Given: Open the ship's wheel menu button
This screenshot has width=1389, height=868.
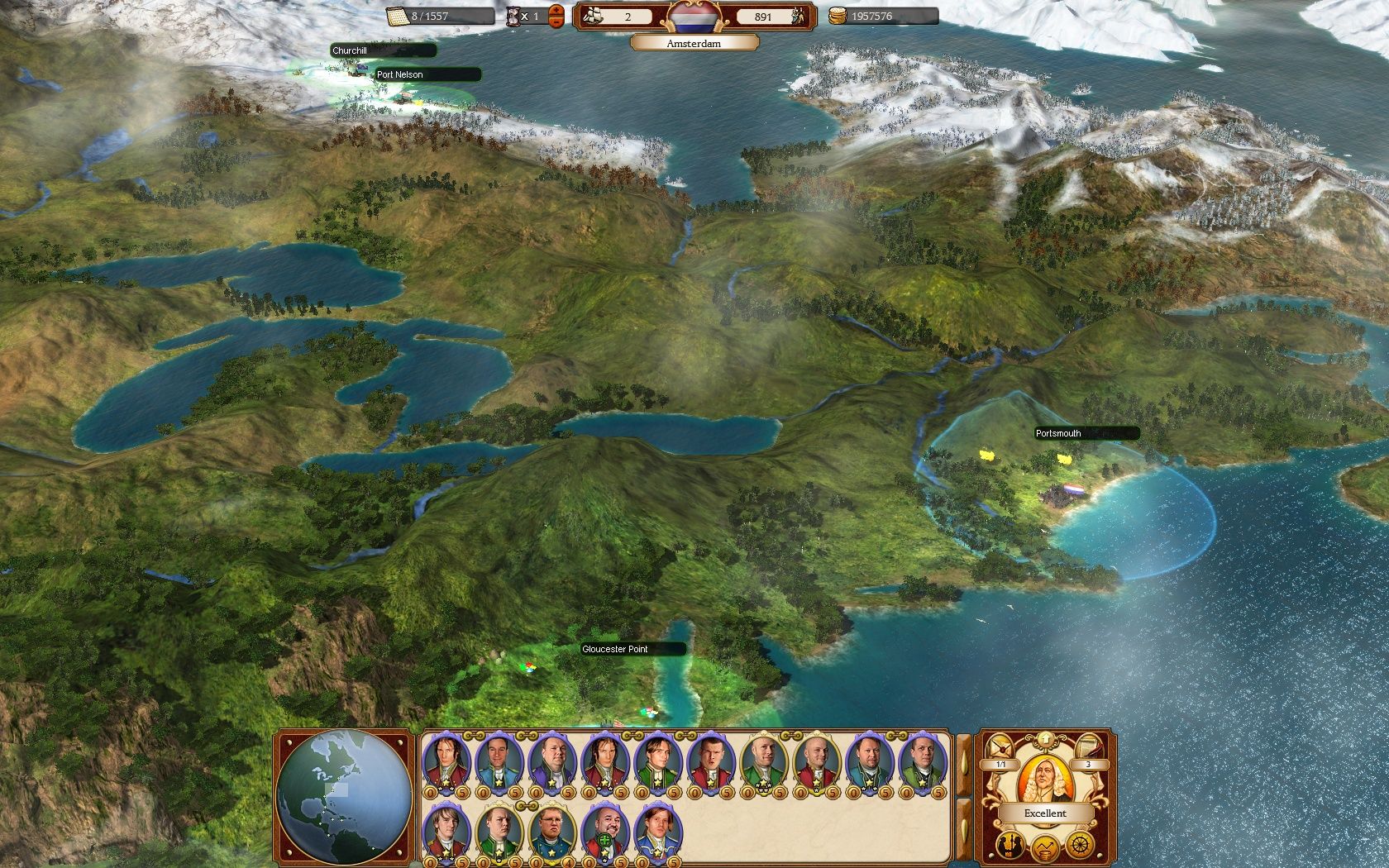Looking at the screenshot, I should click(1080, 845).
